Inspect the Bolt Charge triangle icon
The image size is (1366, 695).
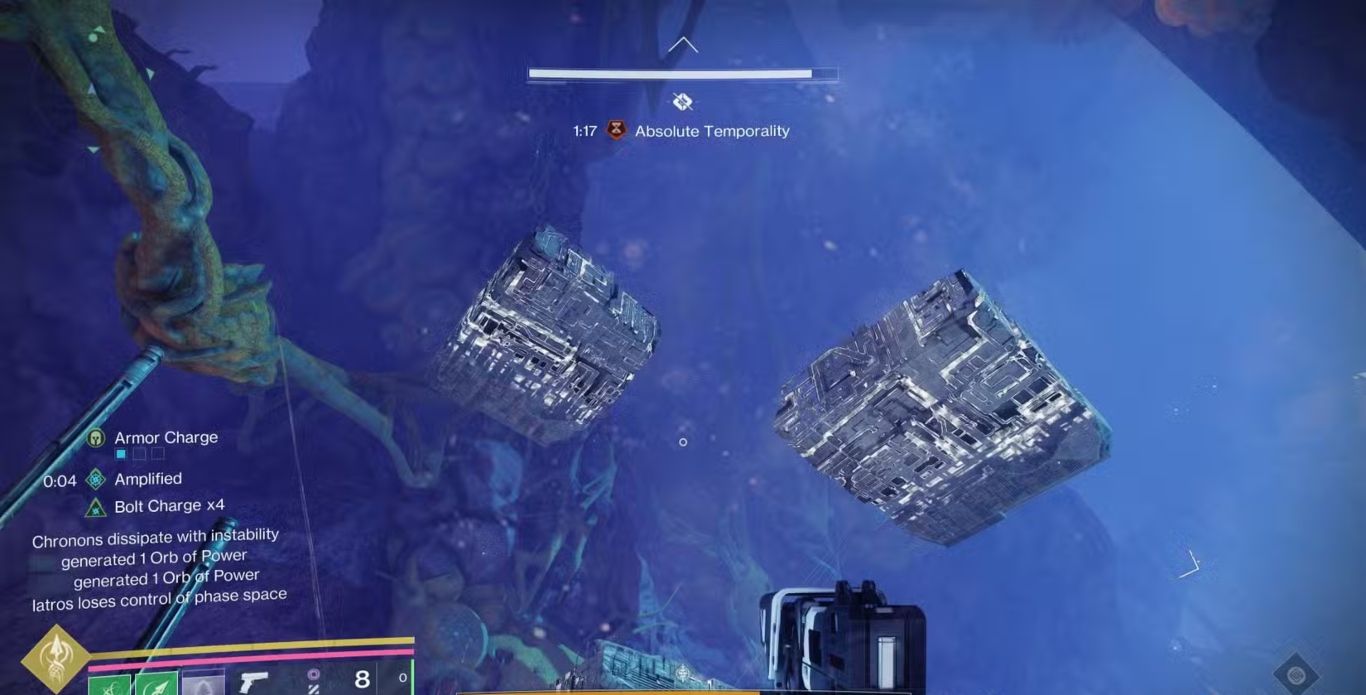[96, 507]
